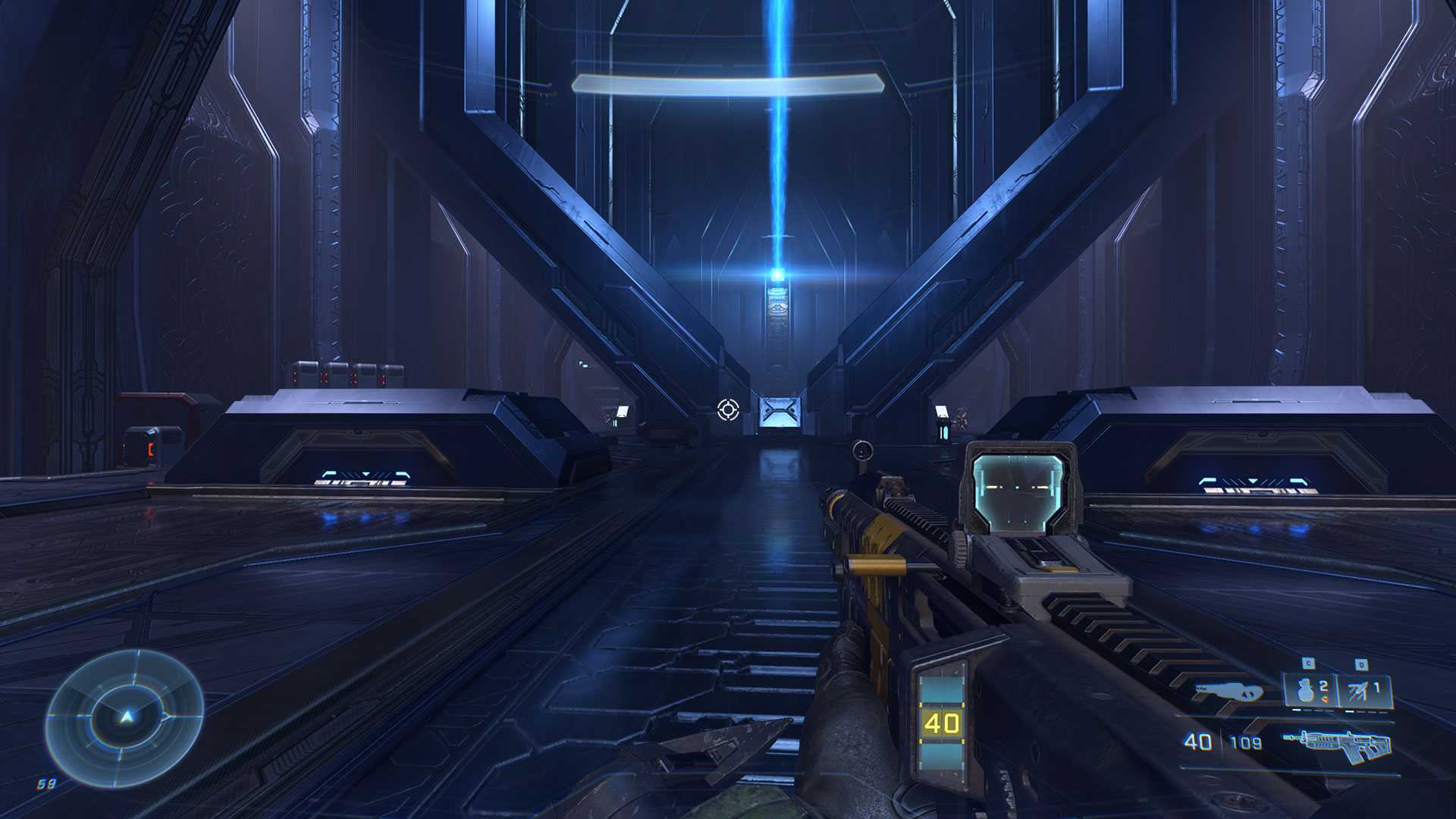Select the equipped assault rifle icon
Viewport: 1456px width, 819px height.
[x=1337, y=745]
